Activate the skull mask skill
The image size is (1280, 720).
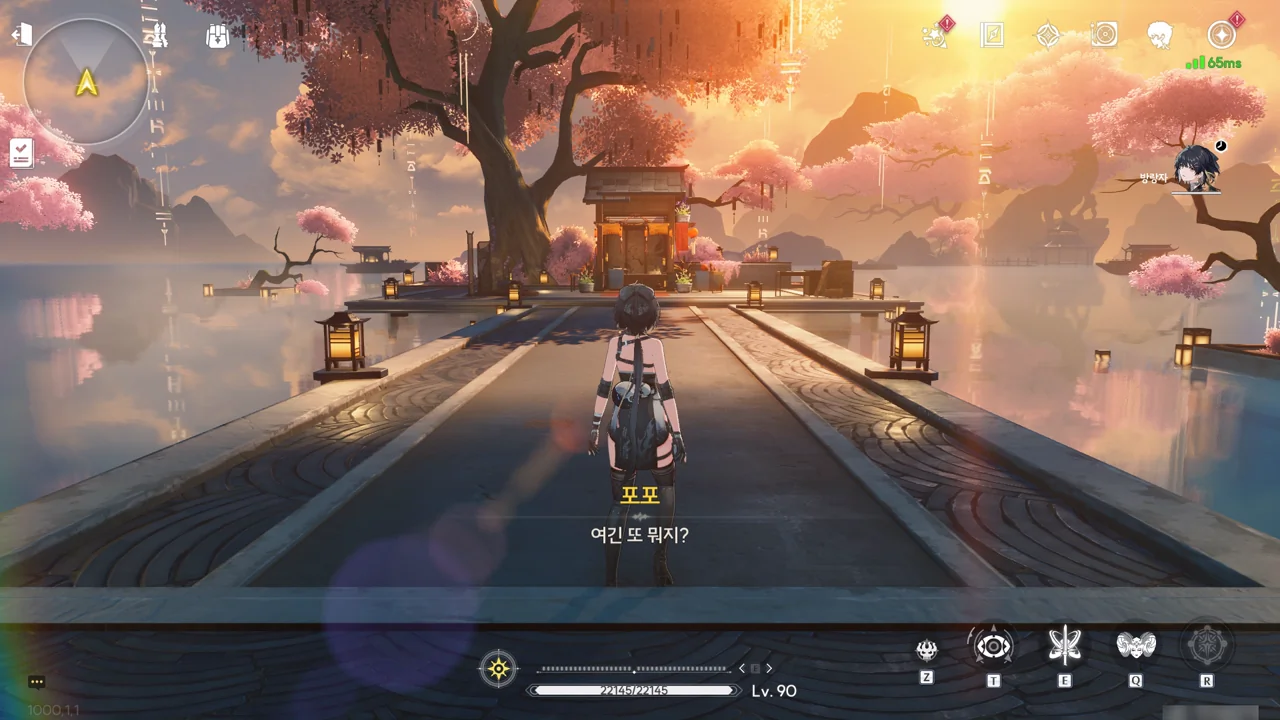[927, 650]
